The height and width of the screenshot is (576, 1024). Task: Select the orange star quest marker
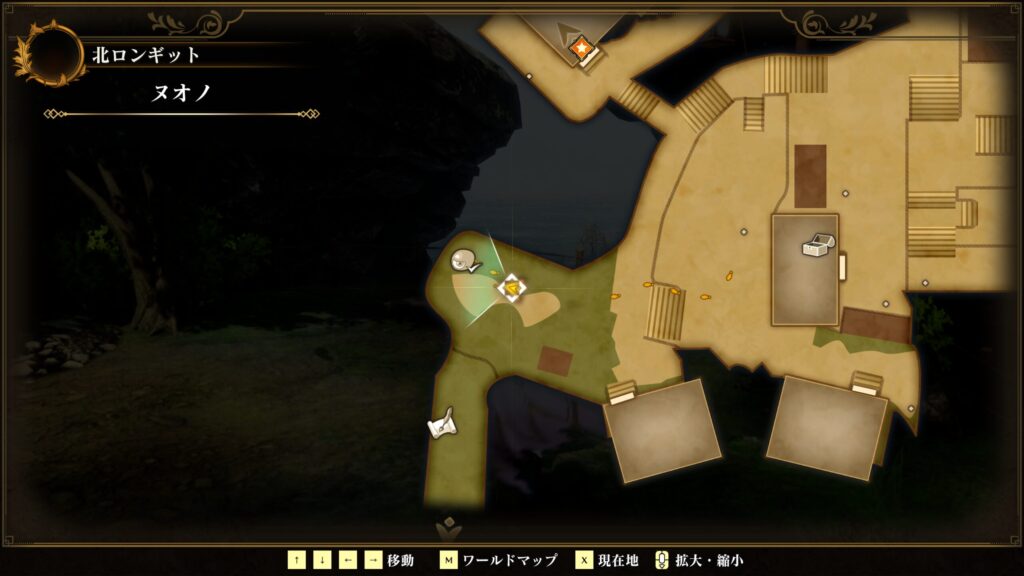pyautogui.click(x=579, y=47)
